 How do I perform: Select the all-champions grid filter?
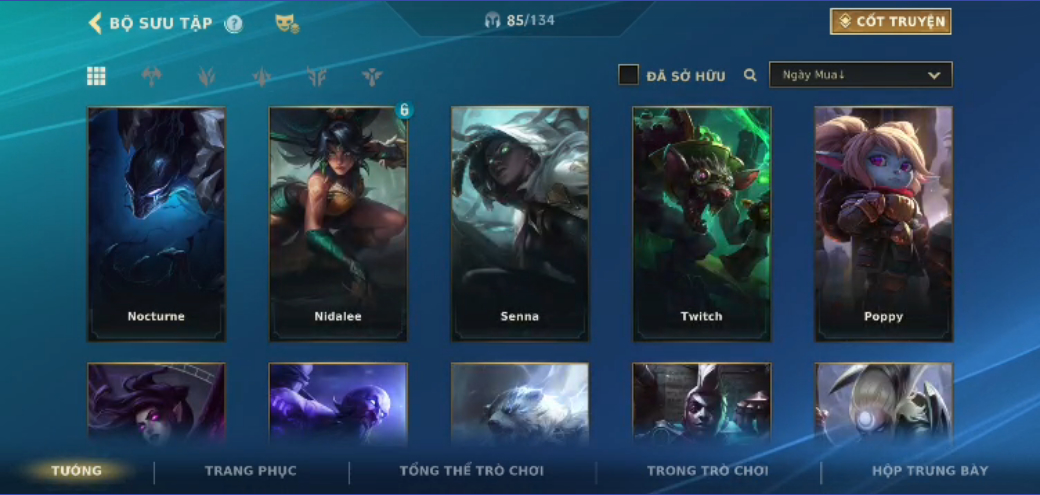pyautogui.click(x=97, y=76)
